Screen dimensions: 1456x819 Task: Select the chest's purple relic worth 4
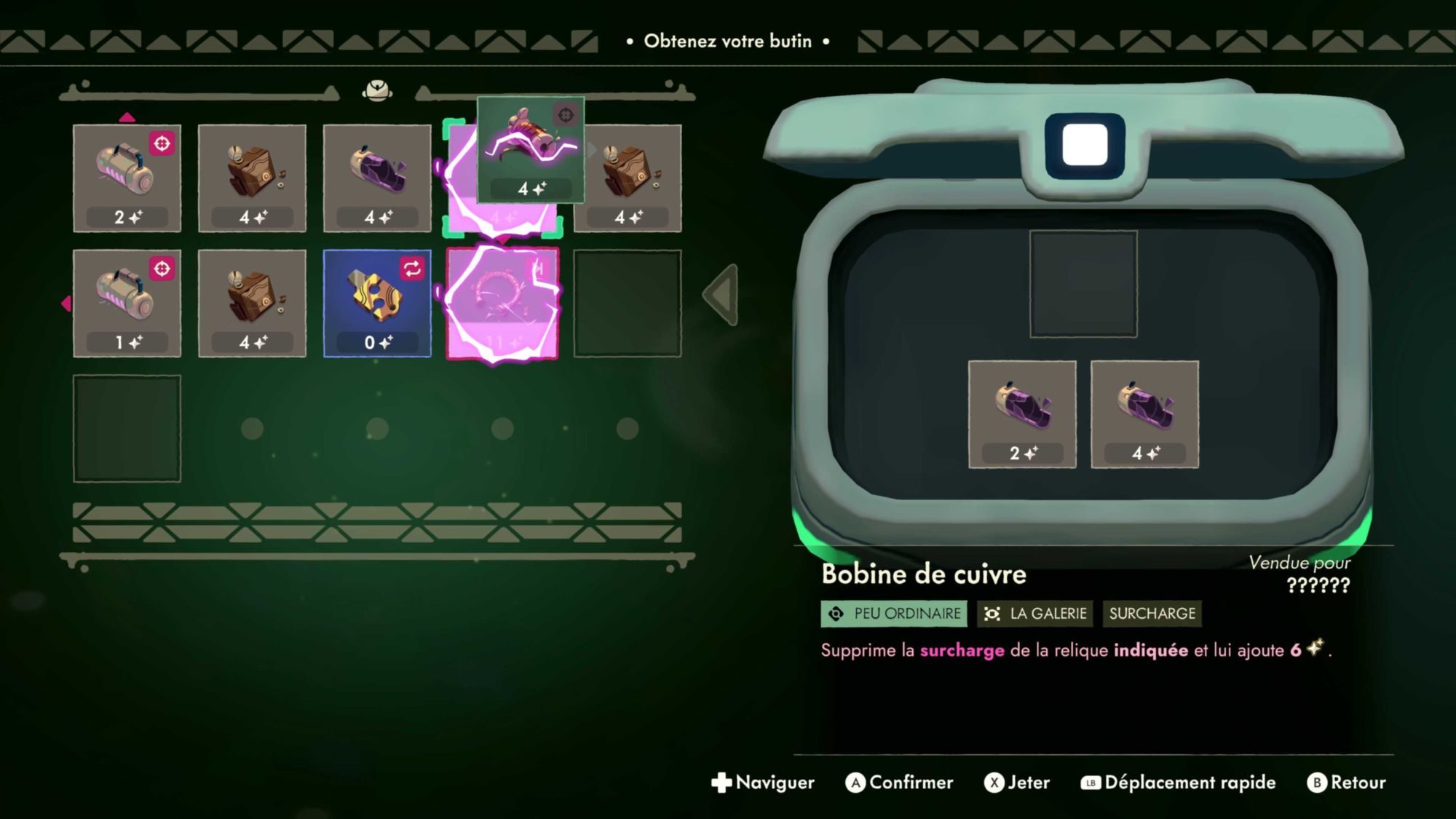pyautogui.click(x=1144, y=414)
